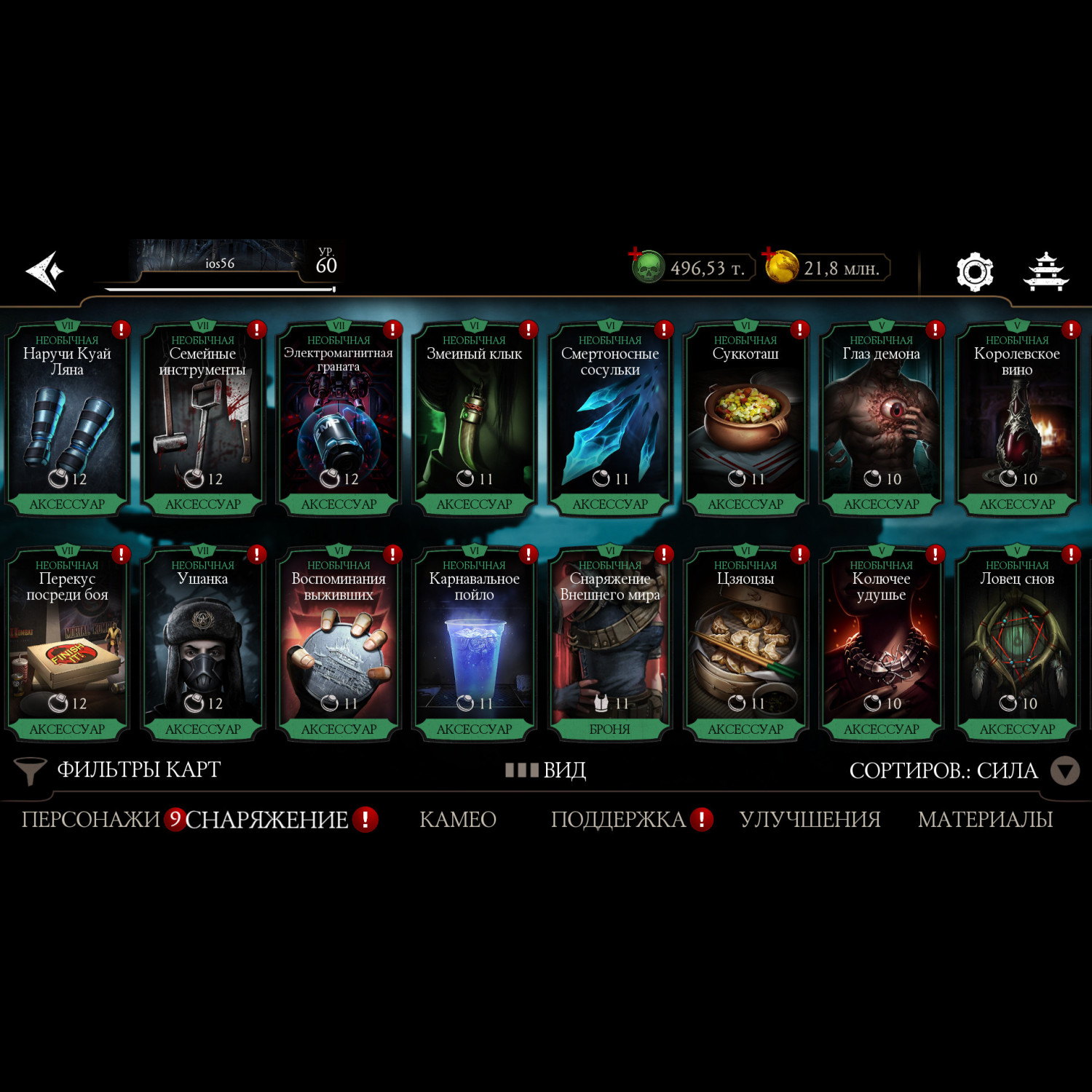Switch to the КАМЕО tab
Viewport: 1092px width, 1092px height.
[458, 820]
